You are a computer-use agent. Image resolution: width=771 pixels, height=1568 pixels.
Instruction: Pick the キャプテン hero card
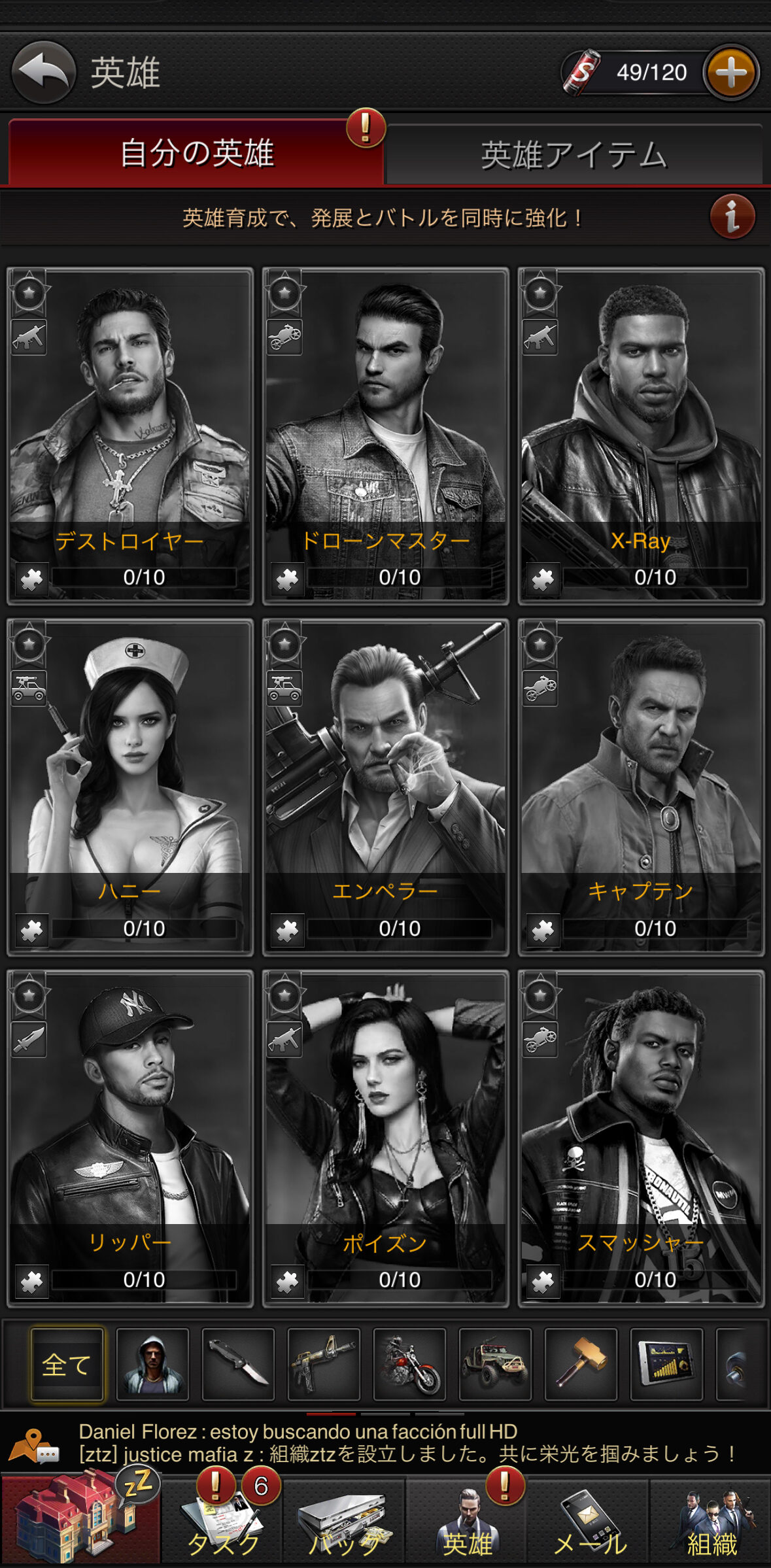click(641, 787)
